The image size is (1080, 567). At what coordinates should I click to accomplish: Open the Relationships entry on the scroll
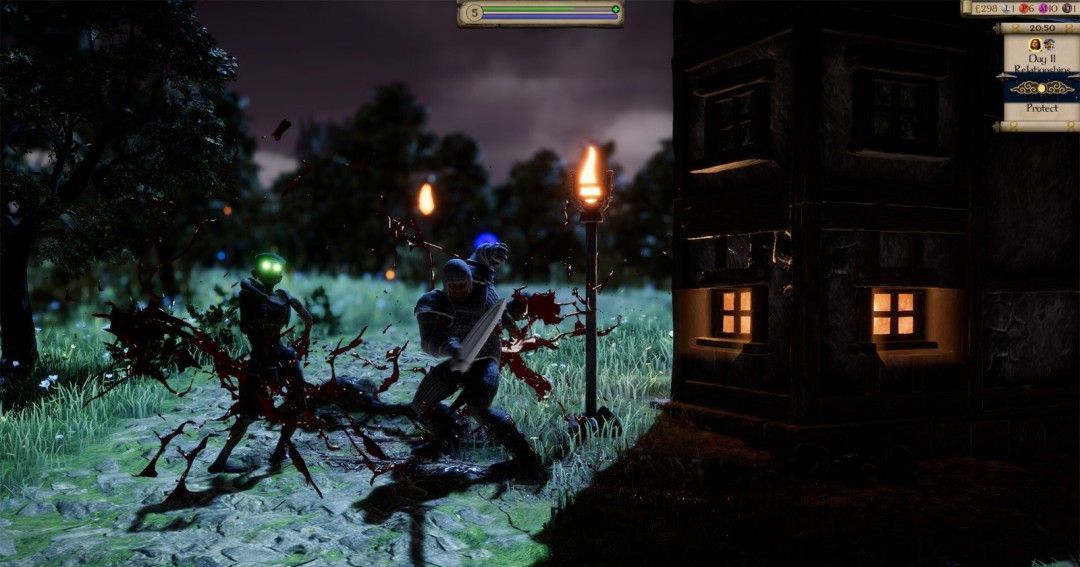pos(1041,69)
